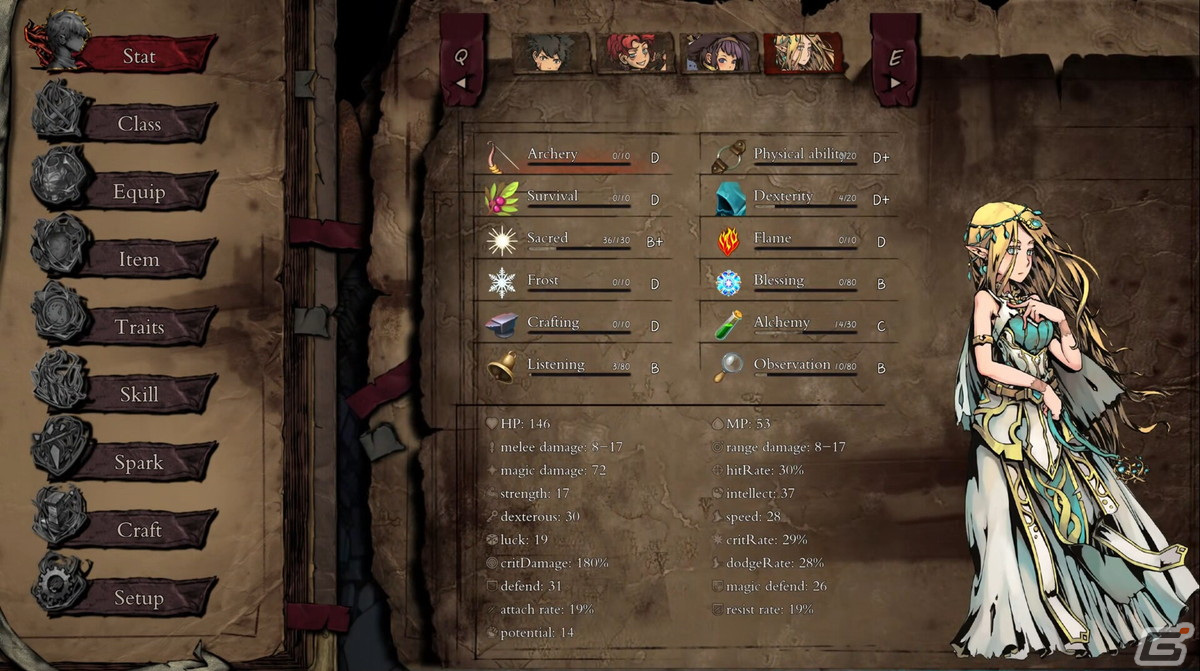
Task: Choose the Alchemy skill row
Action: 800,324
